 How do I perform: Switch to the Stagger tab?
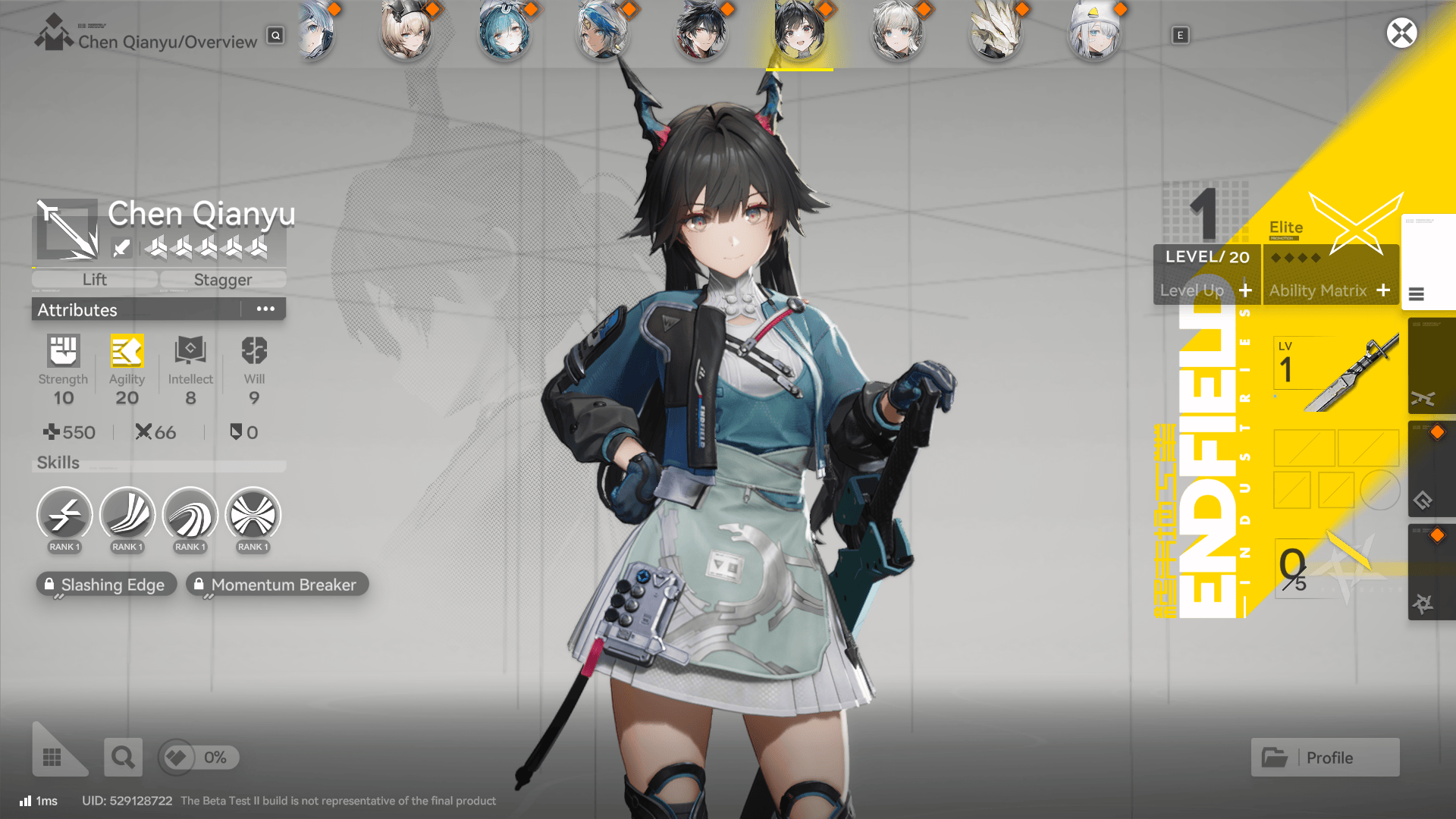pyautogui.click(x=222, y=279)
